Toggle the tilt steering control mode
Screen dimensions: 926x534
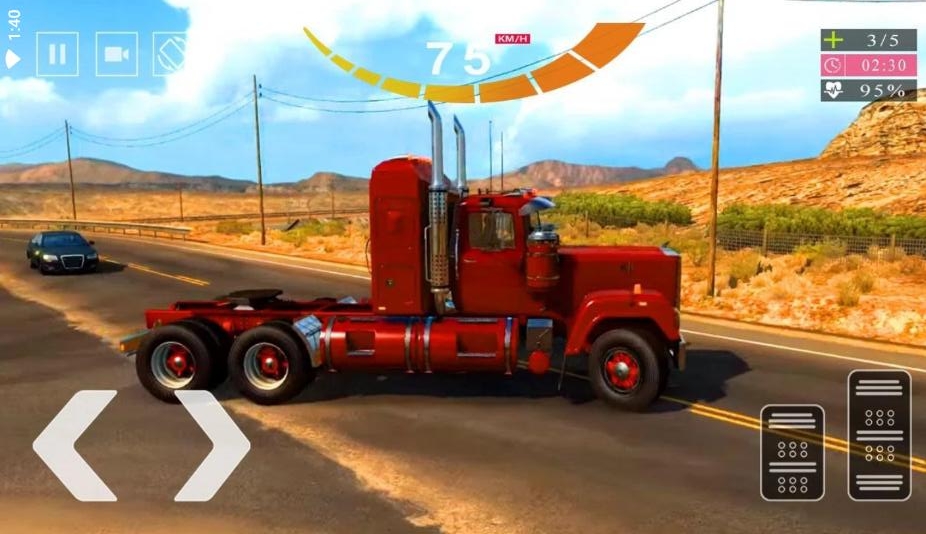[x=170, y=54]
